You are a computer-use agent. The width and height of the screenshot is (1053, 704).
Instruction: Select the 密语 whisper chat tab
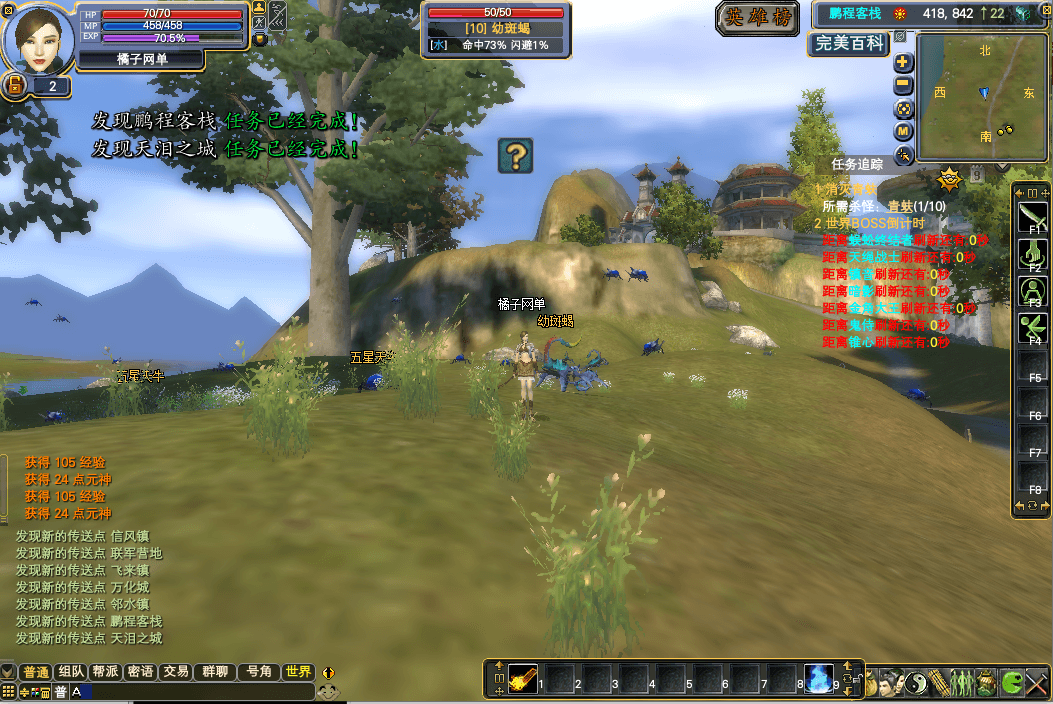(x=141, y=672)
